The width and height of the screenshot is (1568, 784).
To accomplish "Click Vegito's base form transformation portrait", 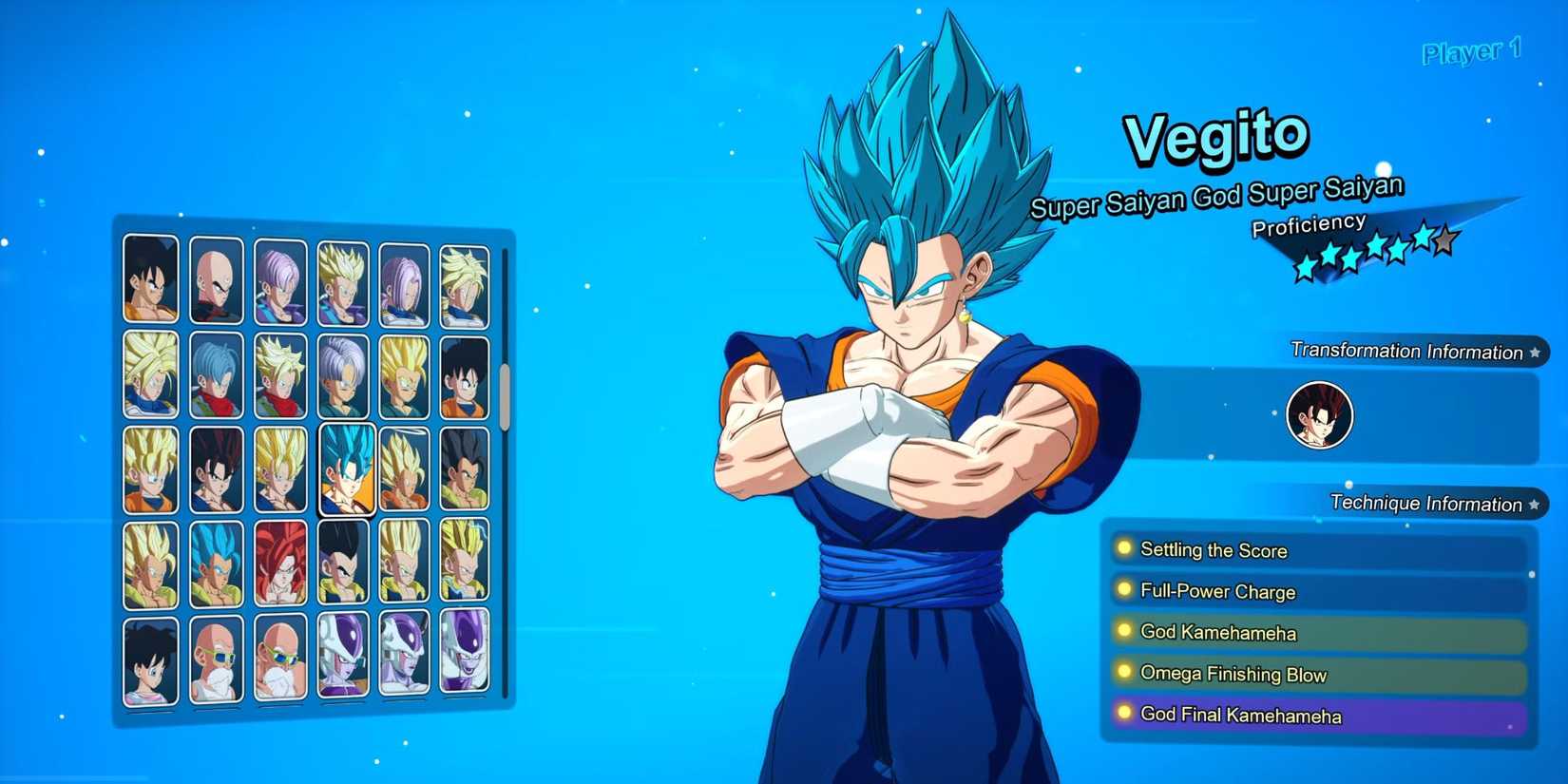I will [x=1319, y=415].
